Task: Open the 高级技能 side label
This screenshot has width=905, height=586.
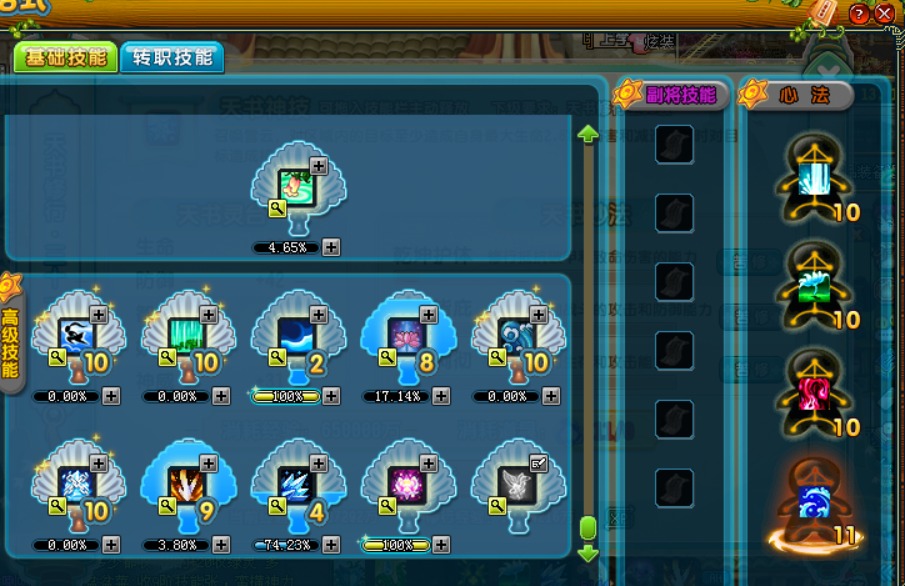Action: [x=11, y=340]
